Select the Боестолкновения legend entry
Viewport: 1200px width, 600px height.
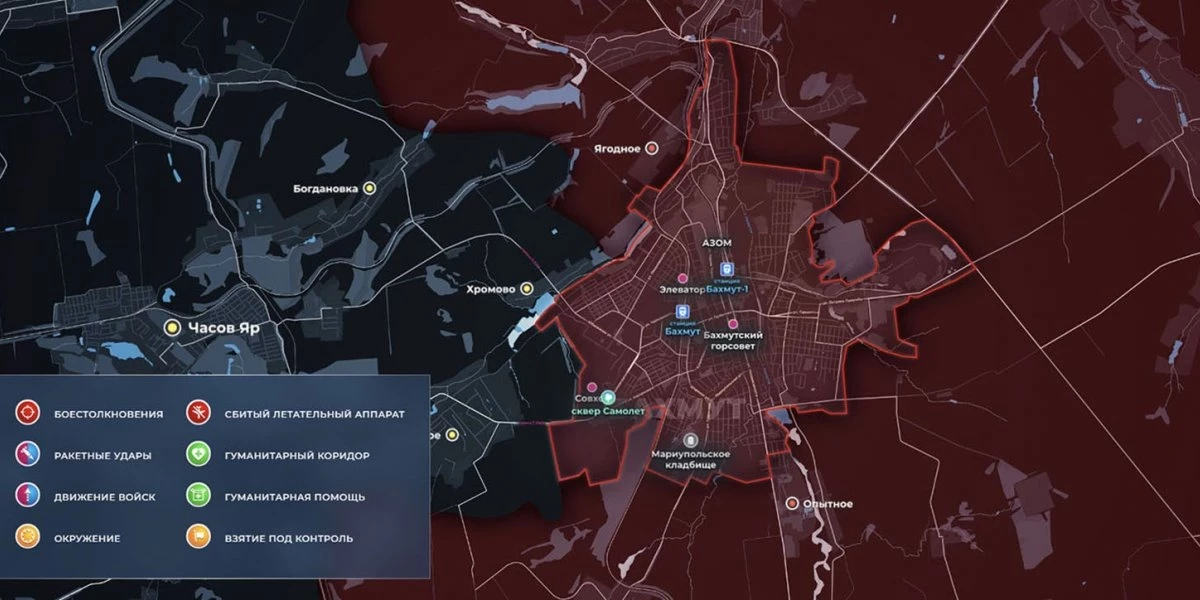click(27, 412)
